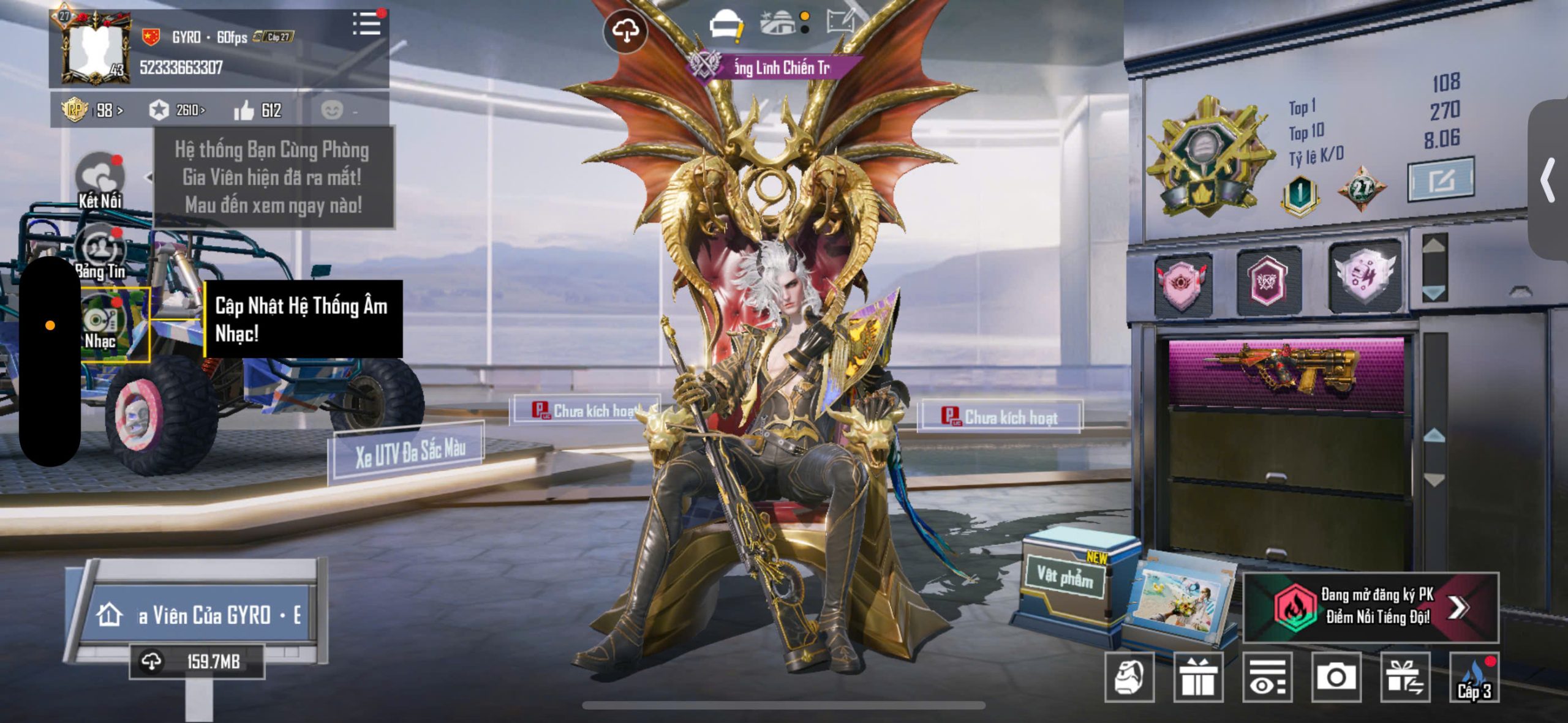Image resolution: width=1568 pixels, height=723 pixels.
Task: Edit the stats showcase panel
Action: tap(1441, 179)
